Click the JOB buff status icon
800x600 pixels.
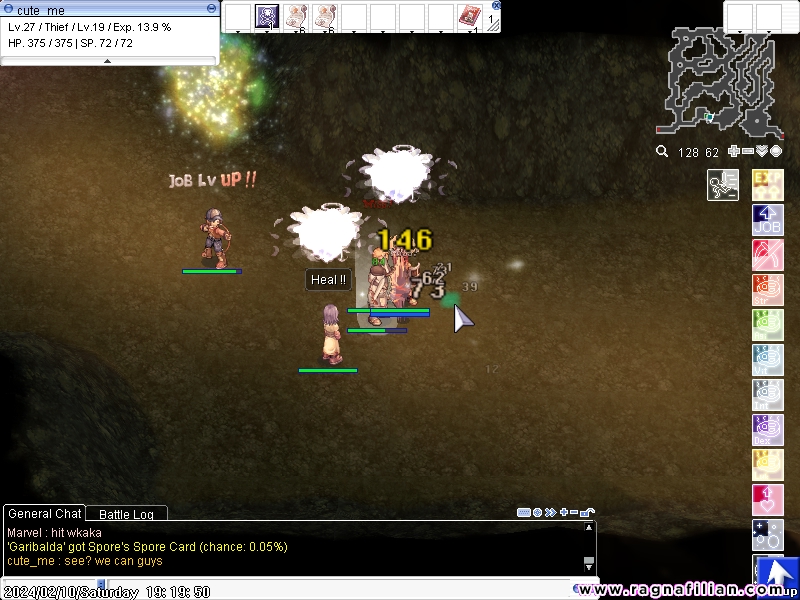tap(767, 220)
